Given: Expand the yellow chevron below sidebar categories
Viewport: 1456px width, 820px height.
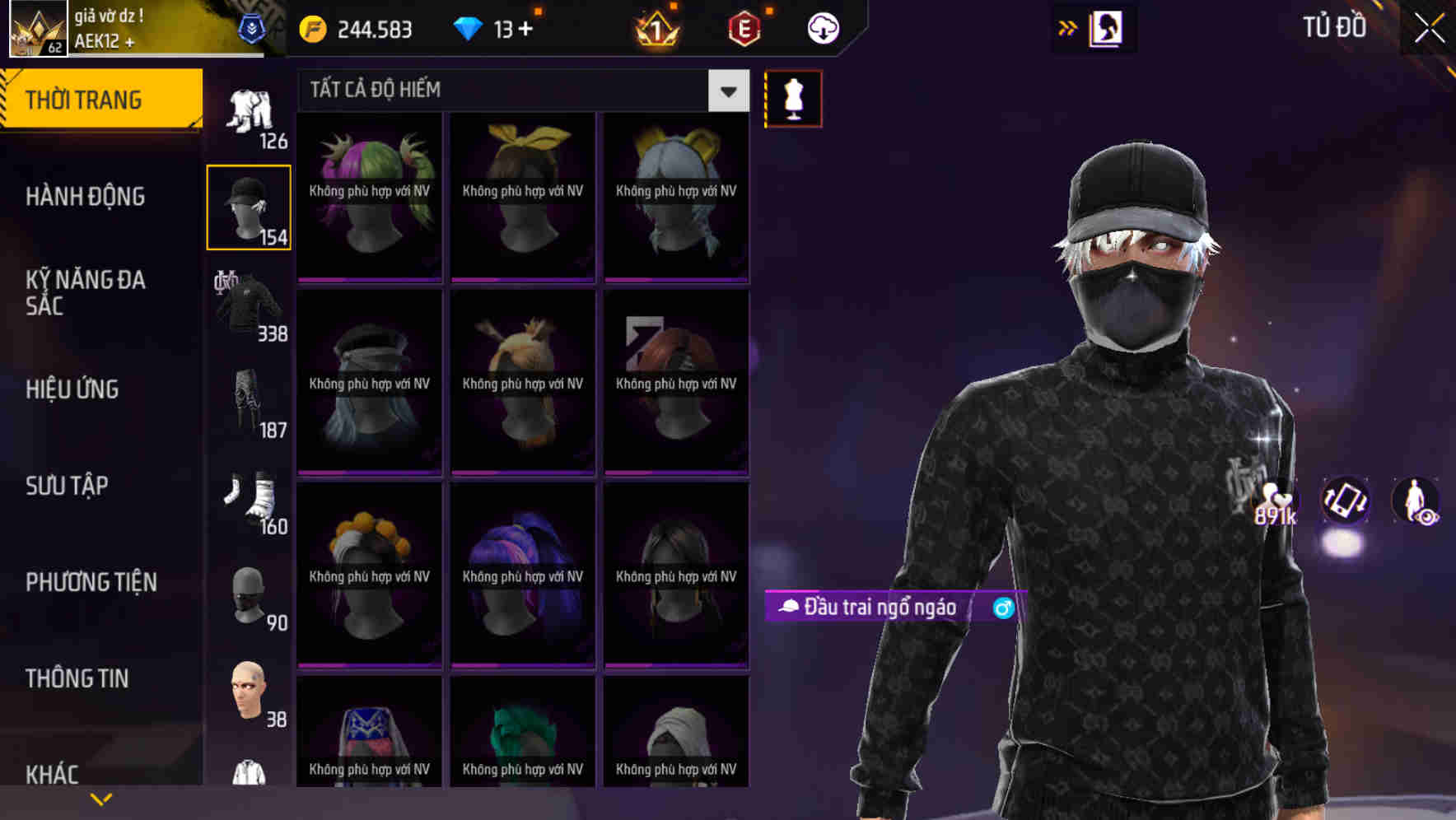Looking at the screenshot, I should click(100, 799).
